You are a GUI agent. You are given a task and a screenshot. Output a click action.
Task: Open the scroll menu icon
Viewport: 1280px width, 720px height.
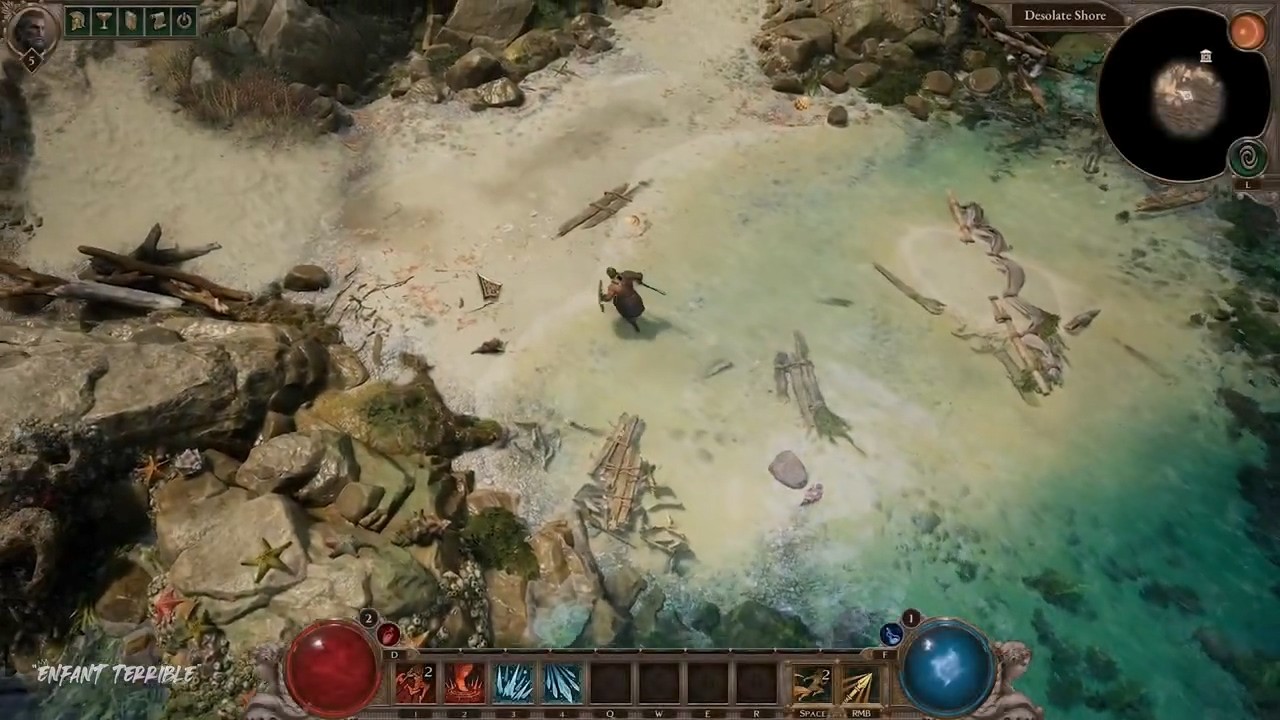pyautogui.click(x=157, y=20)
